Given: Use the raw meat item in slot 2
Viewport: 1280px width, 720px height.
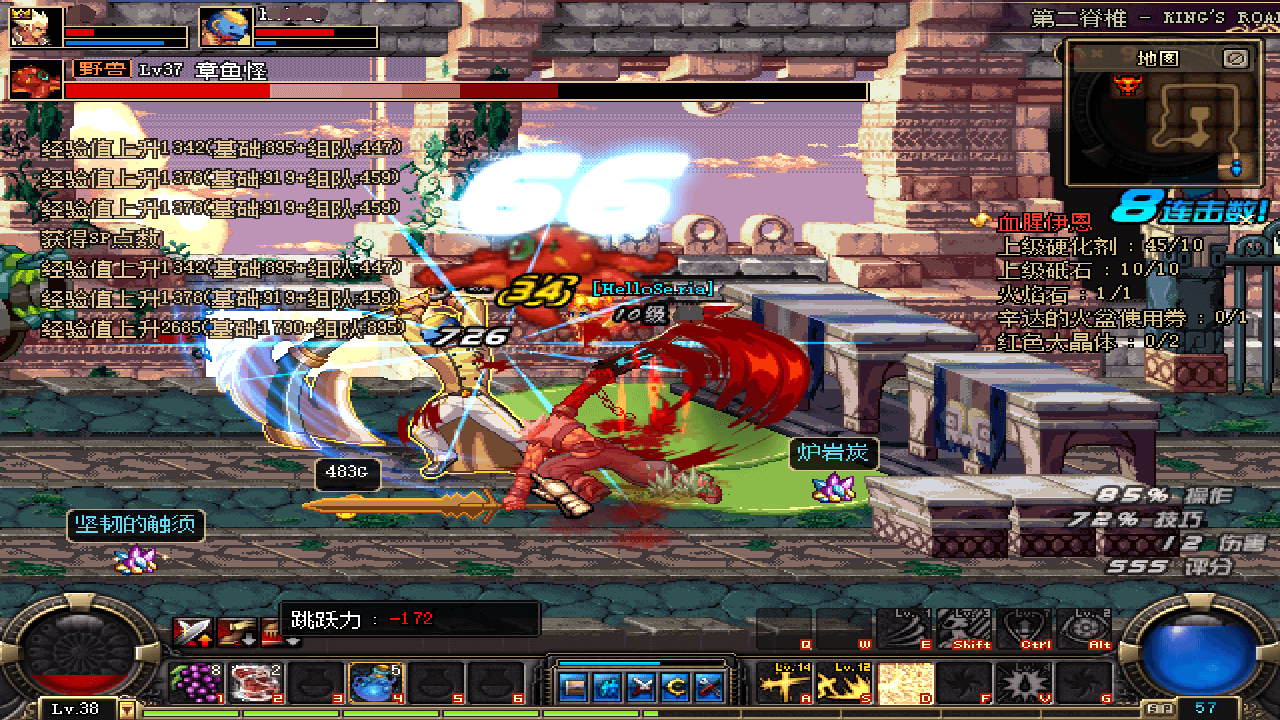Looking at the screenshot, I should click(255, 683).
